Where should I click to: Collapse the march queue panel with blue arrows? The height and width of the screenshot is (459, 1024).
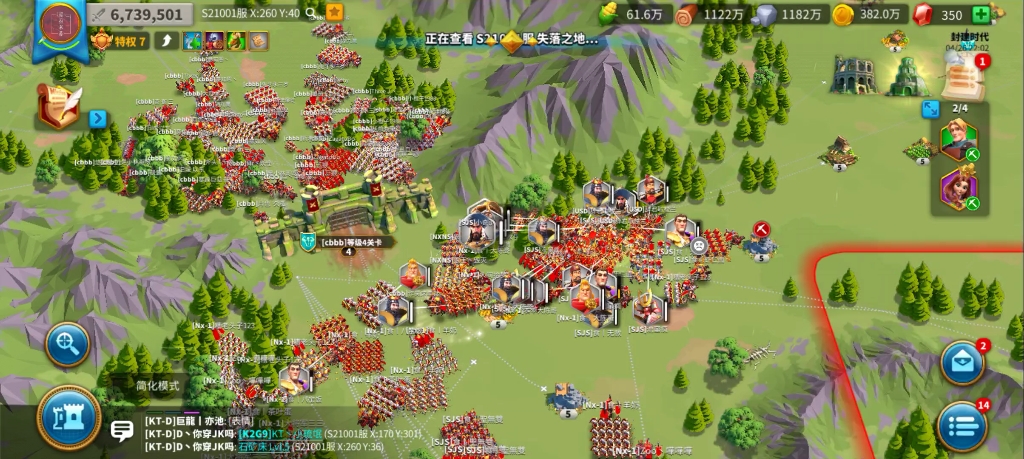point(931,108)
